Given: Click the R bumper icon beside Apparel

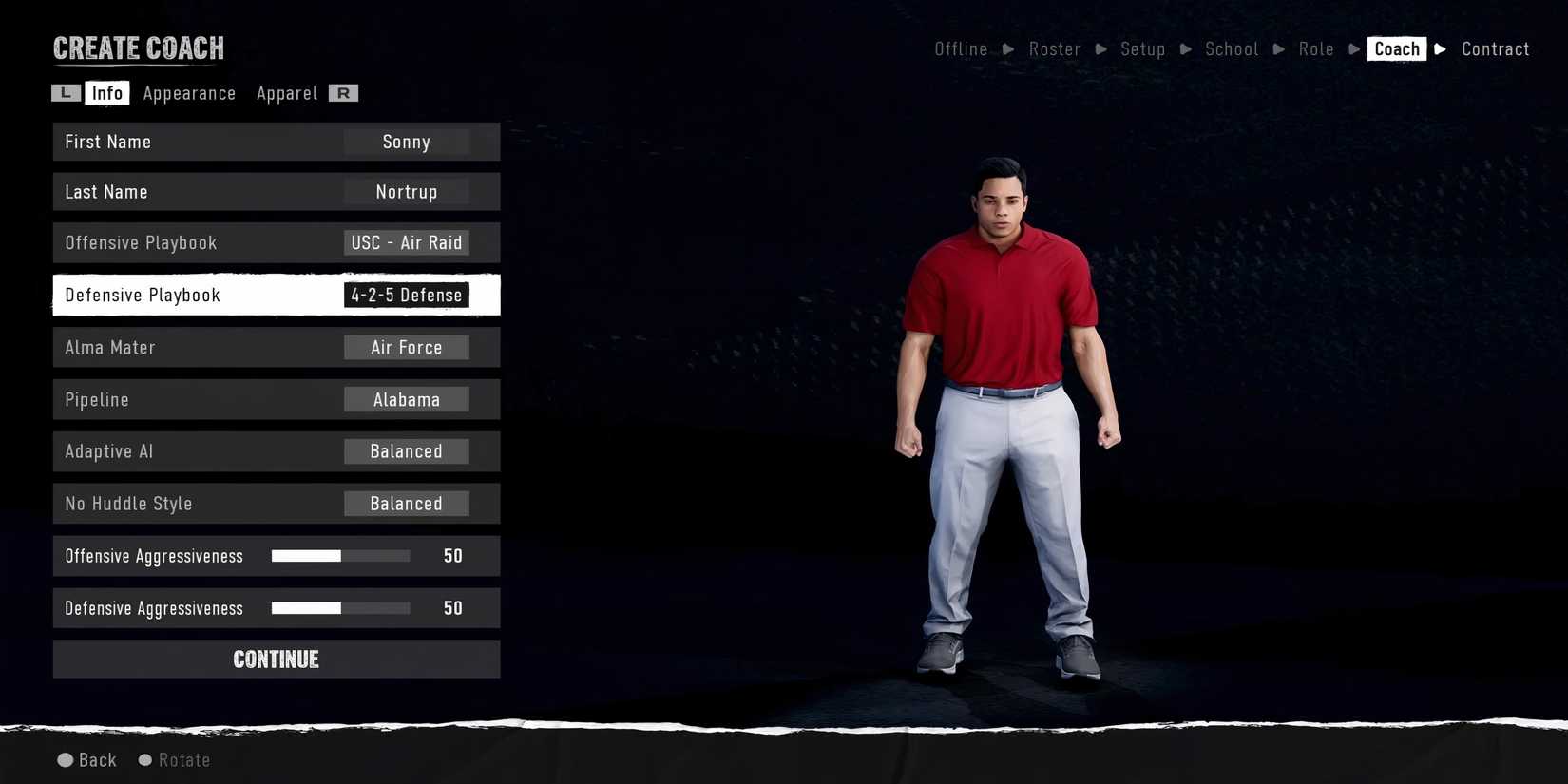Looking at the screenshot, I should click(344, 92).
